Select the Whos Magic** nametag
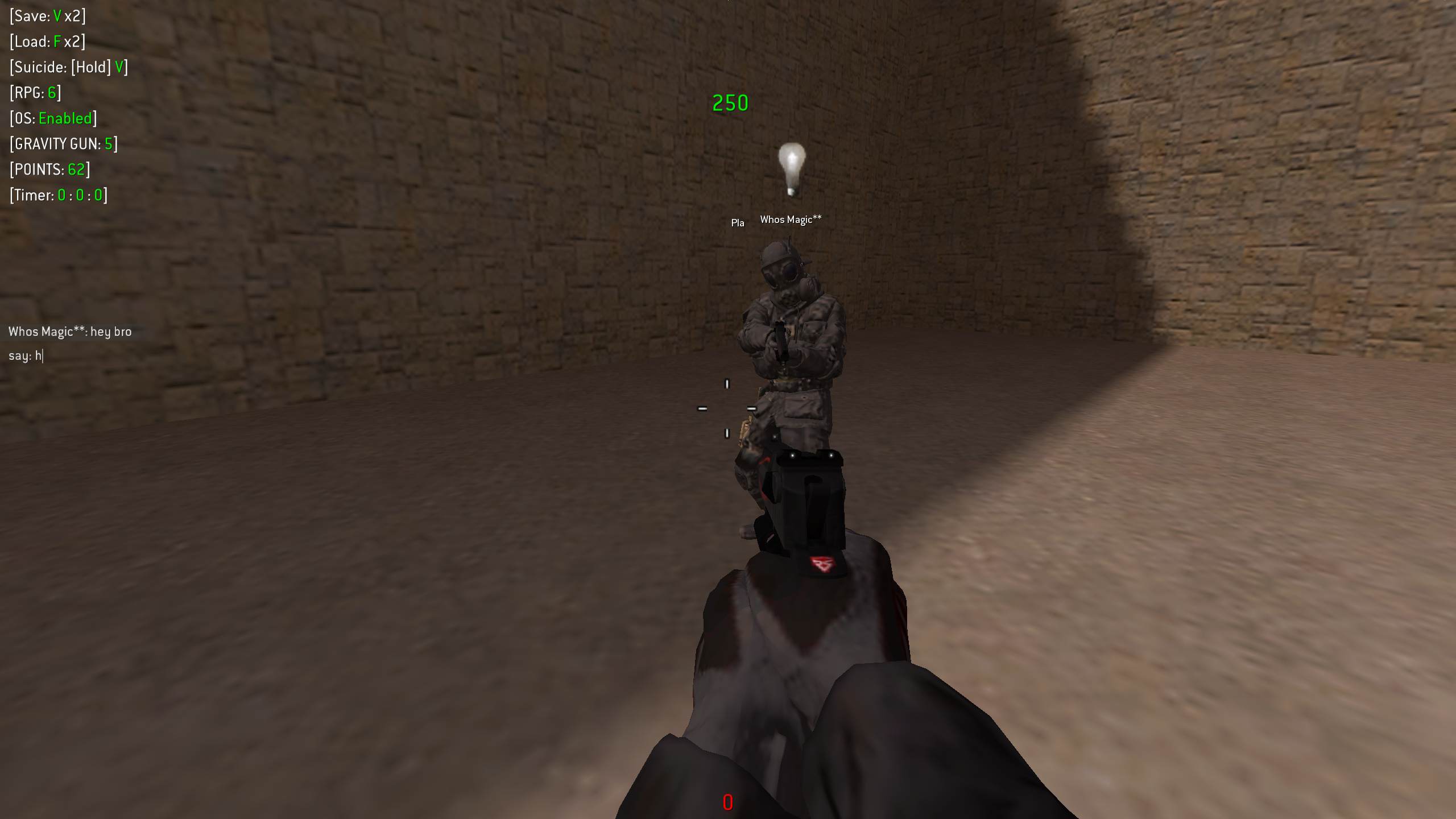The image size is (1456, 819). [x=790, y=220]
